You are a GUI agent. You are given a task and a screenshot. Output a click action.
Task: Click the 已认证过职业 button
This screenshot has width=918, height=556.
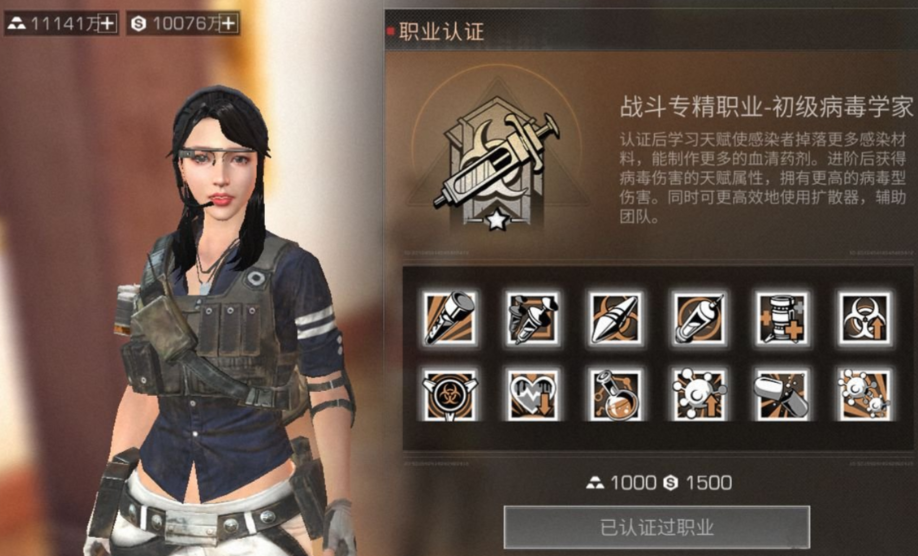pos(656,527)
